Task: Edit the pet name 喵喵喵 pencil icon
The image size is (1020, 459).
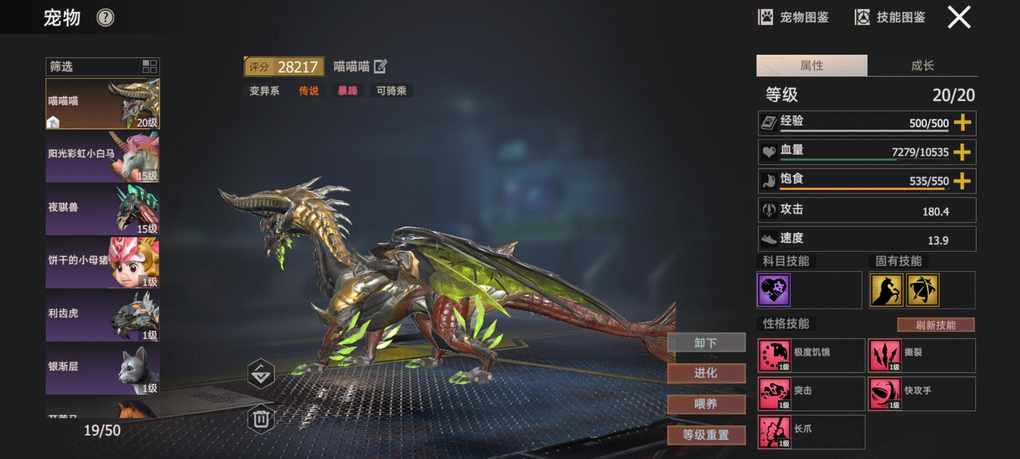Action: (x=380, y=67)
